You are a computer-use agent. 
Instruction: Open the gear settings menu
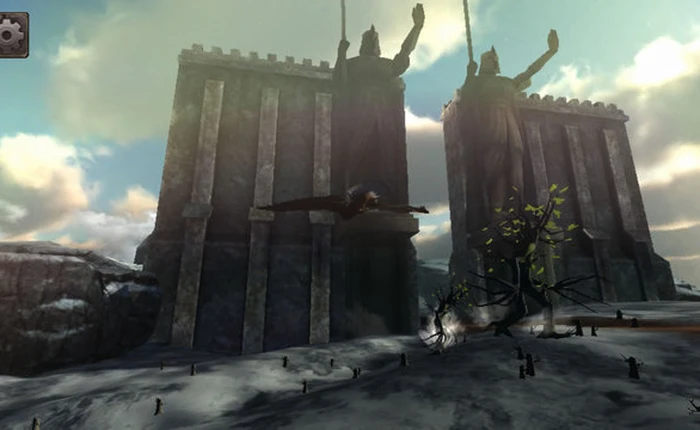[x=12, y=34]
